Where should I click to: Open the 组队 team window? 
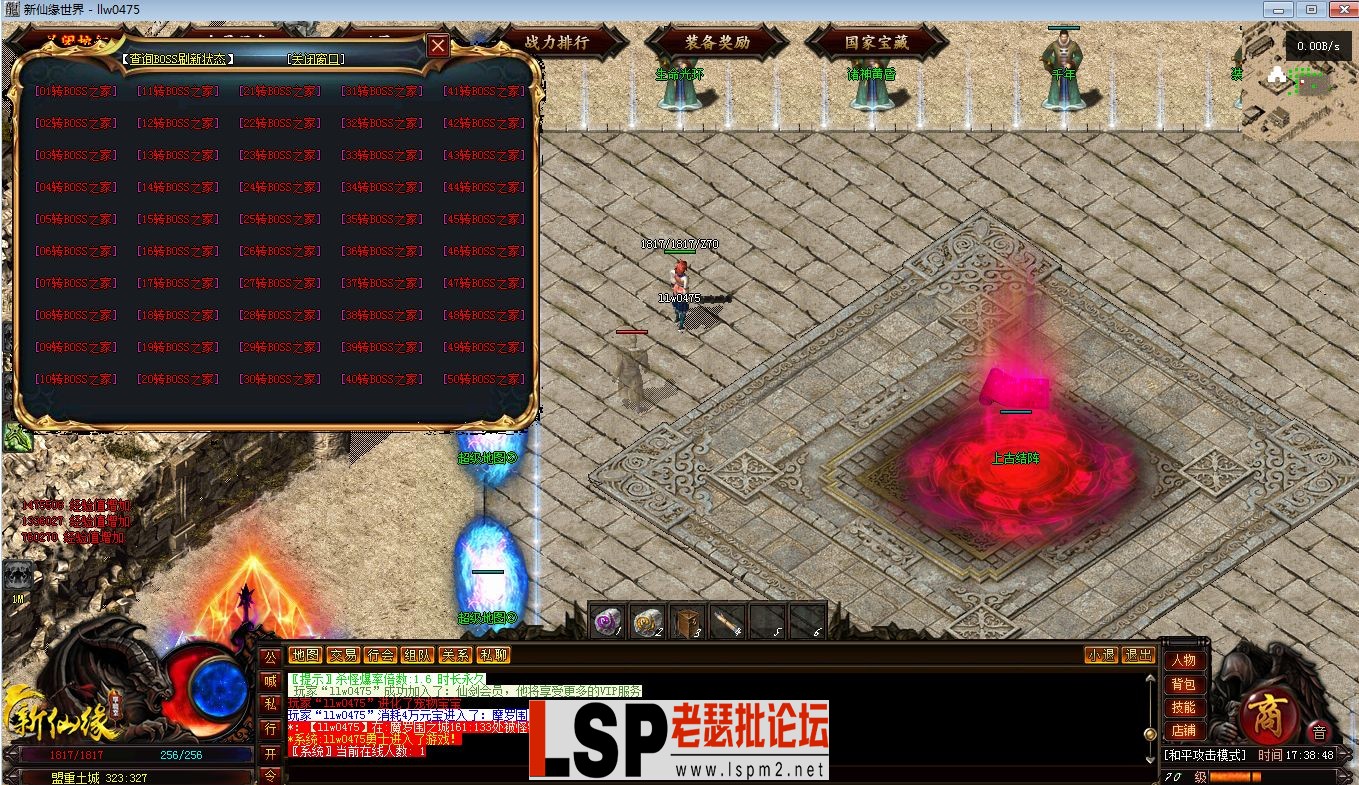(418, 655)
